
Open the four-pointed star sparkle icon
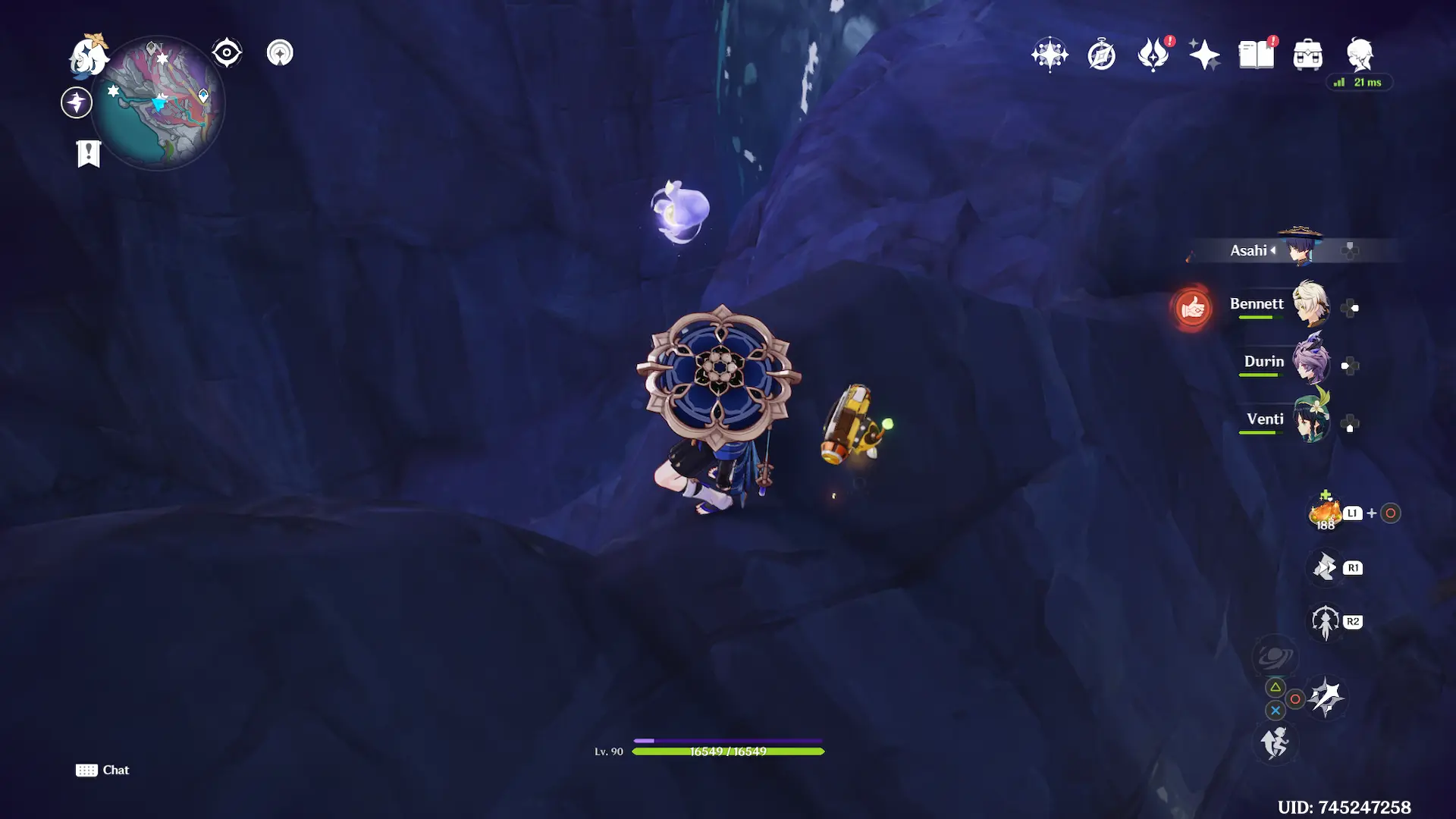(x=1204, y=55)
